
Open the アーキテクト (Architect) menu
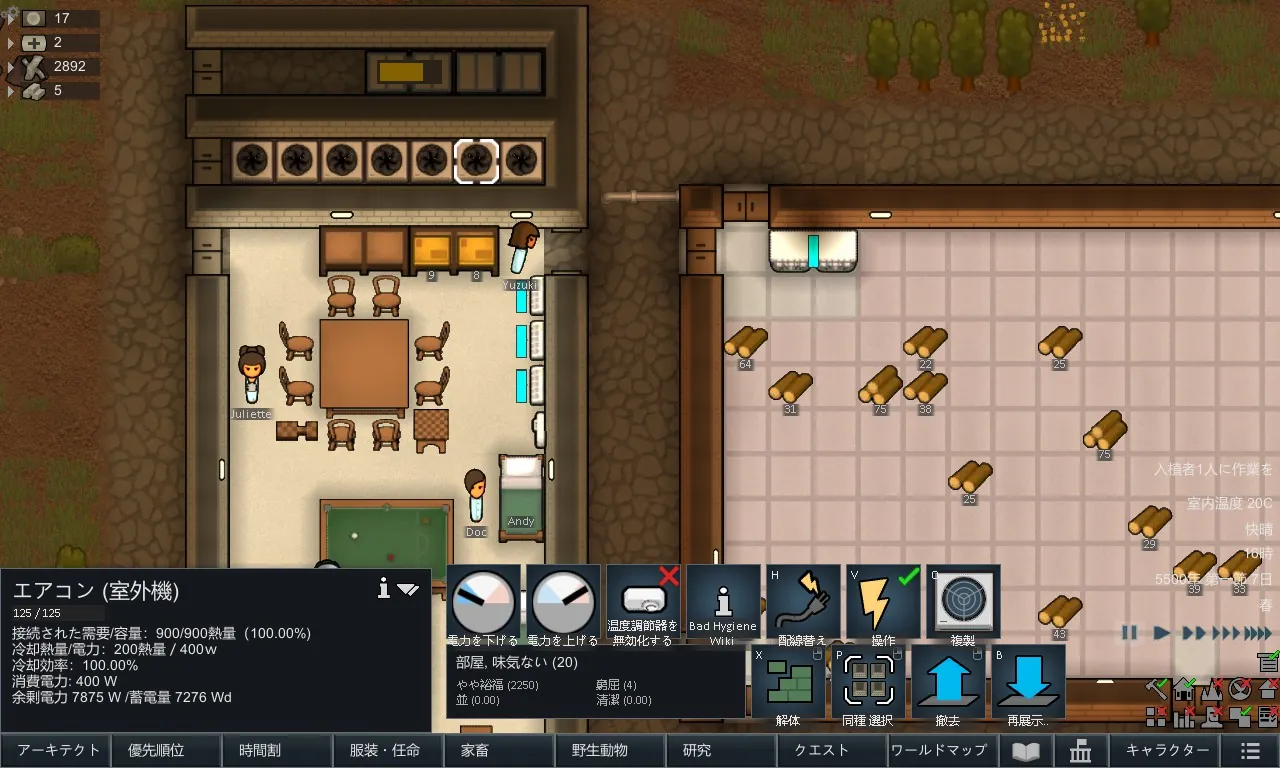point(55,750)
